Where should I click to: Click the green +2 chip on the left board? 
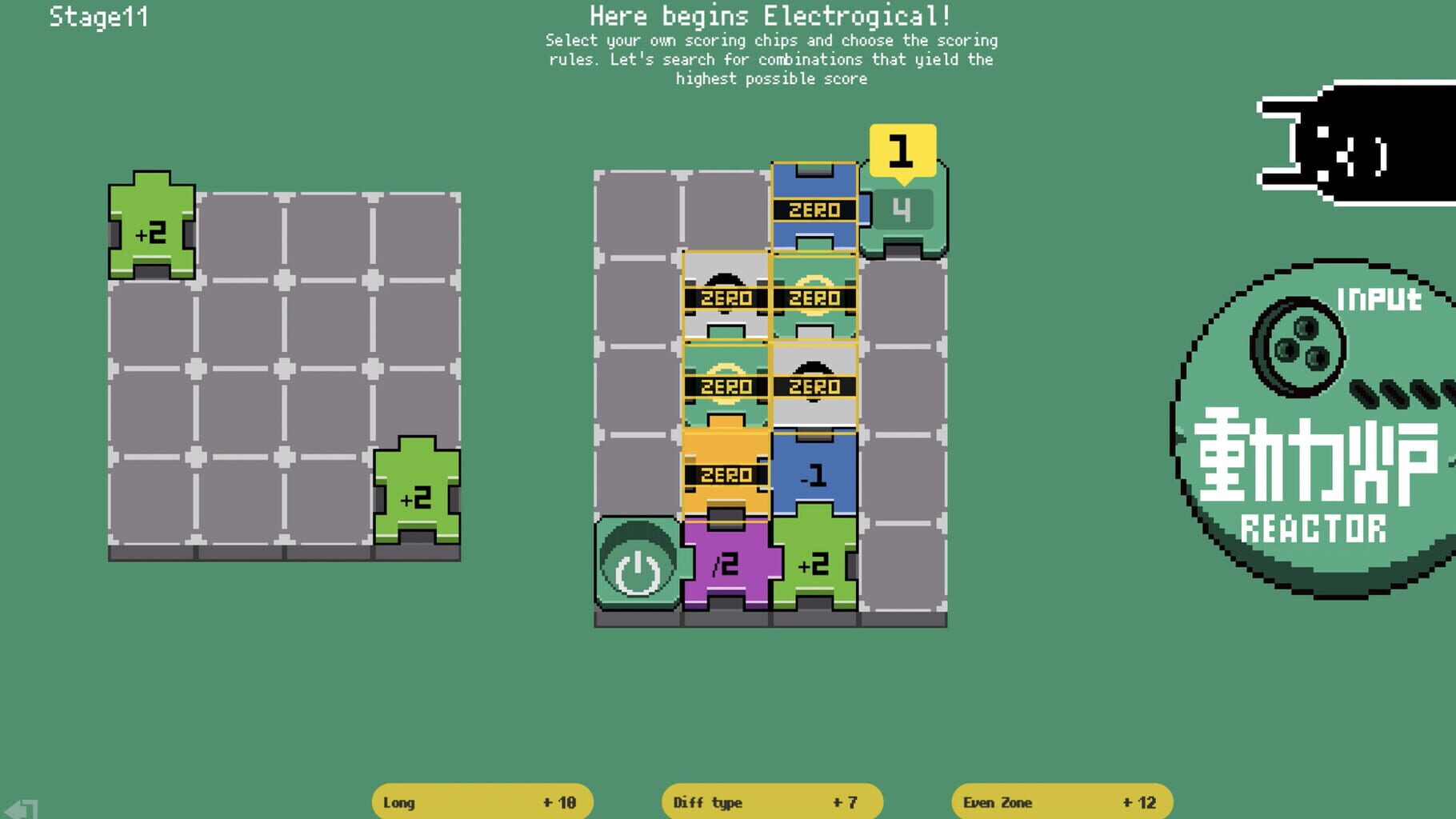click(x=152, y=232)
